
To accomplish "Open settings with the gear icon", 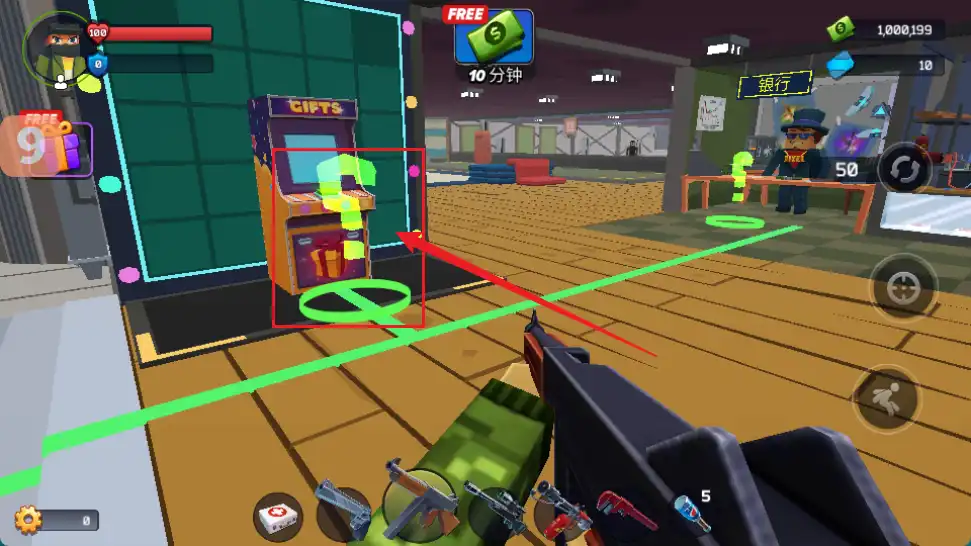I will click(x=28, y=519).
